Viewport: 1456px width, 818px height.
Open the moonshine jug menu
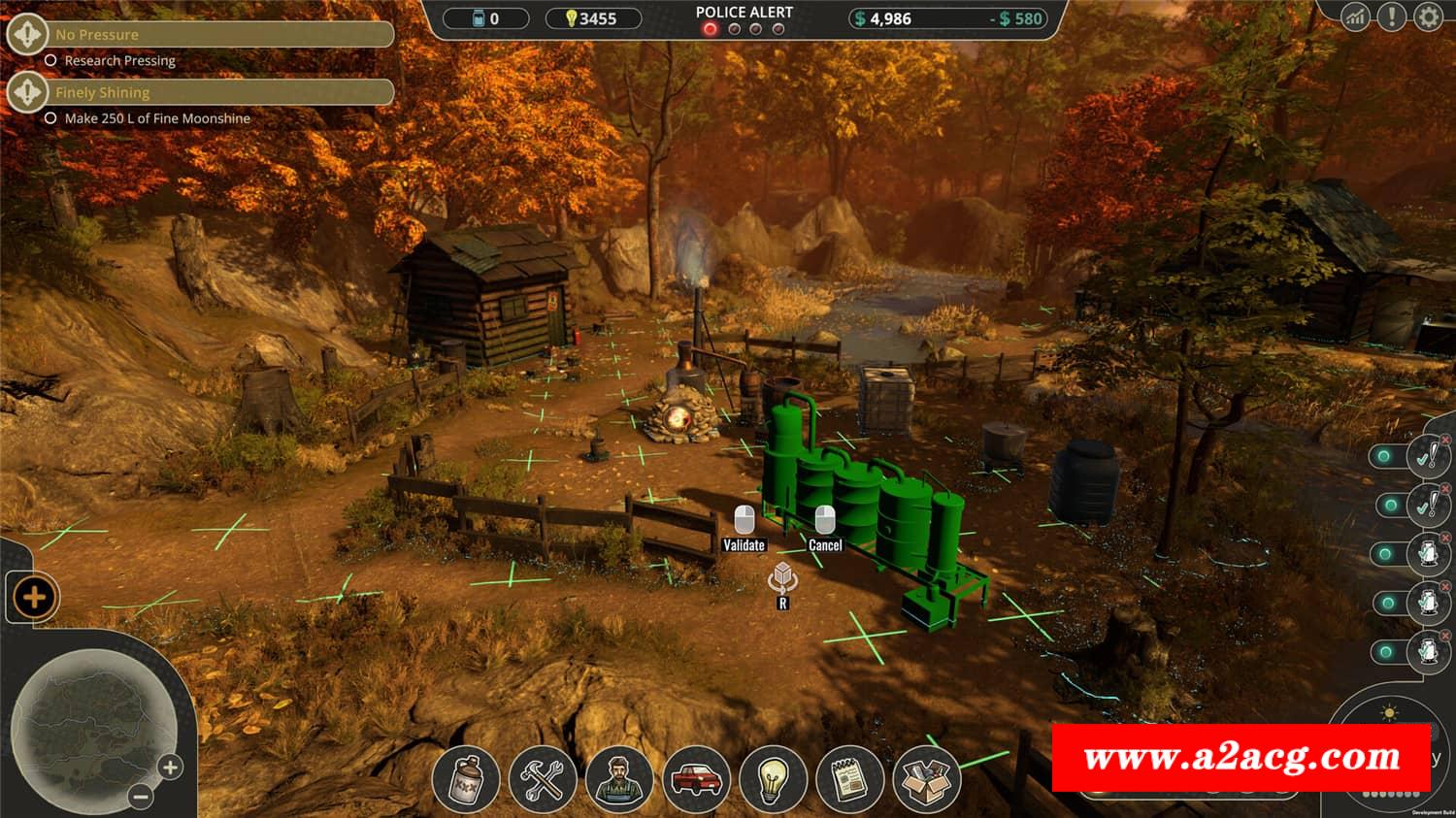466,779
